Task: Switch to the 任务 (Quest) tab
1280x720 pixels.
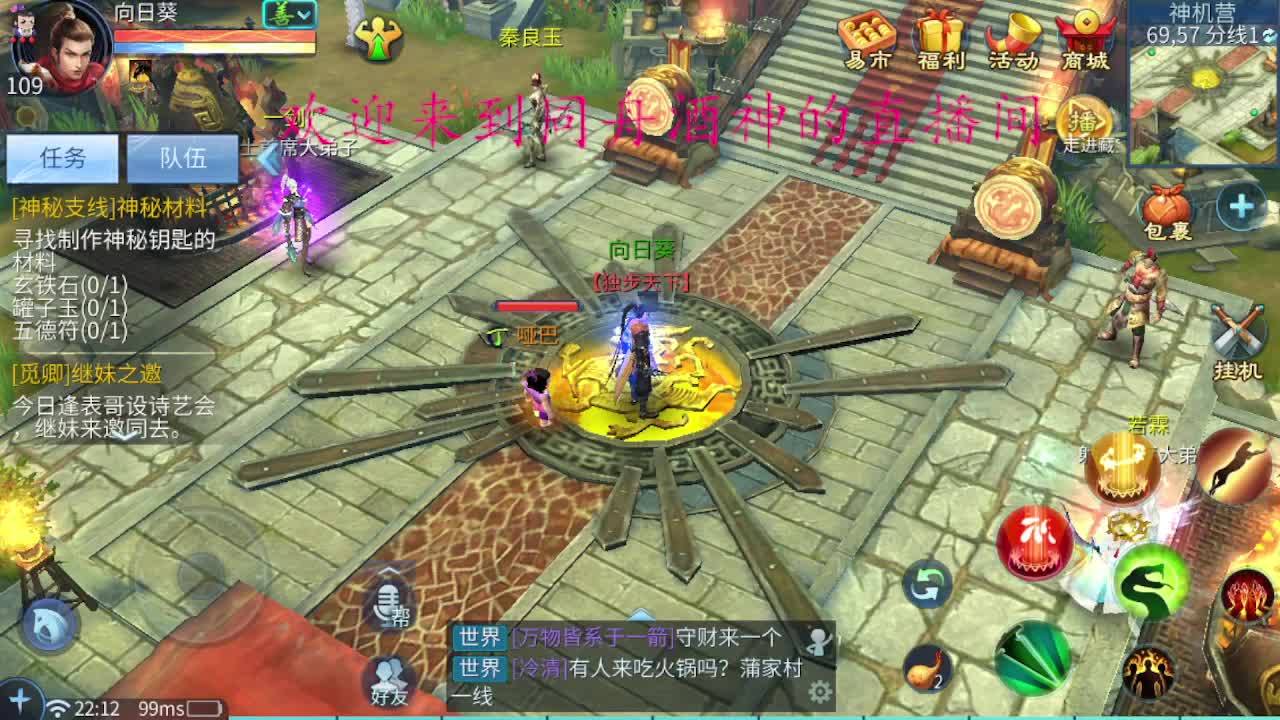Action: click(x=62, y=159)
